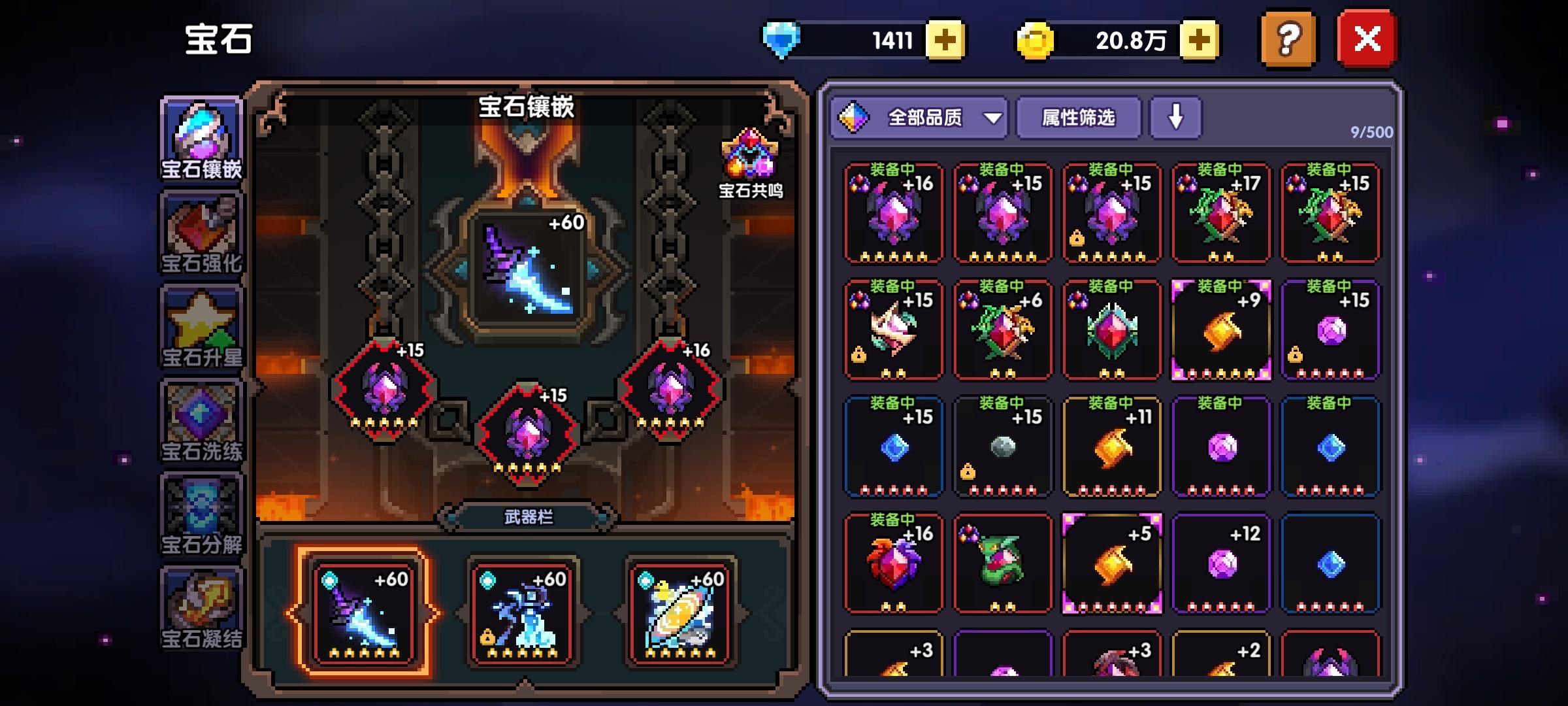Open the 属性筛选 attribute filter menu
The height and width of the screenshot is (706, 1568).
coord(1078,118)
